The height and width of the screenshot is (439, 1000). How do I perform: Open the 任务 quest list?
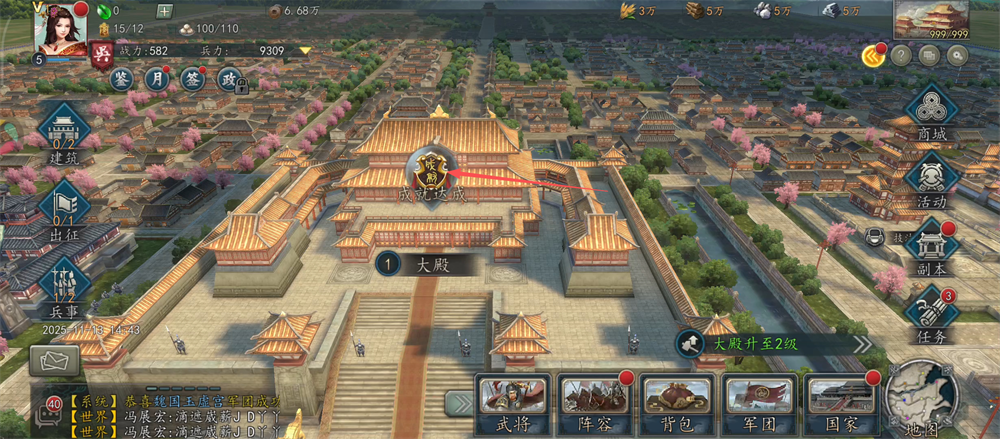coord(931,314)
